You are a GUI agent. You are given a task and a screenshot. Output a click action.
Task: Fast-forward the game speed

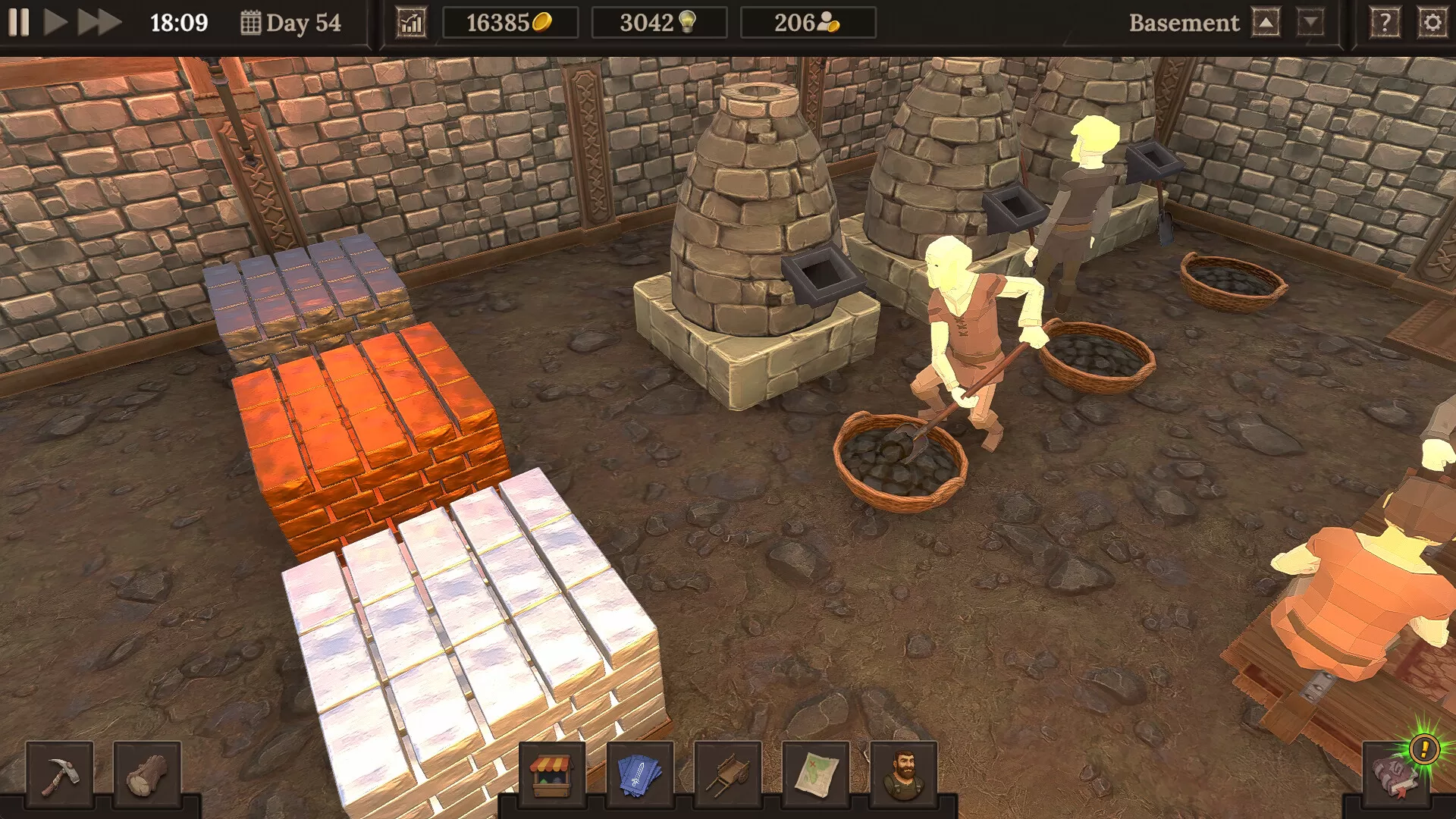point(93,23)
